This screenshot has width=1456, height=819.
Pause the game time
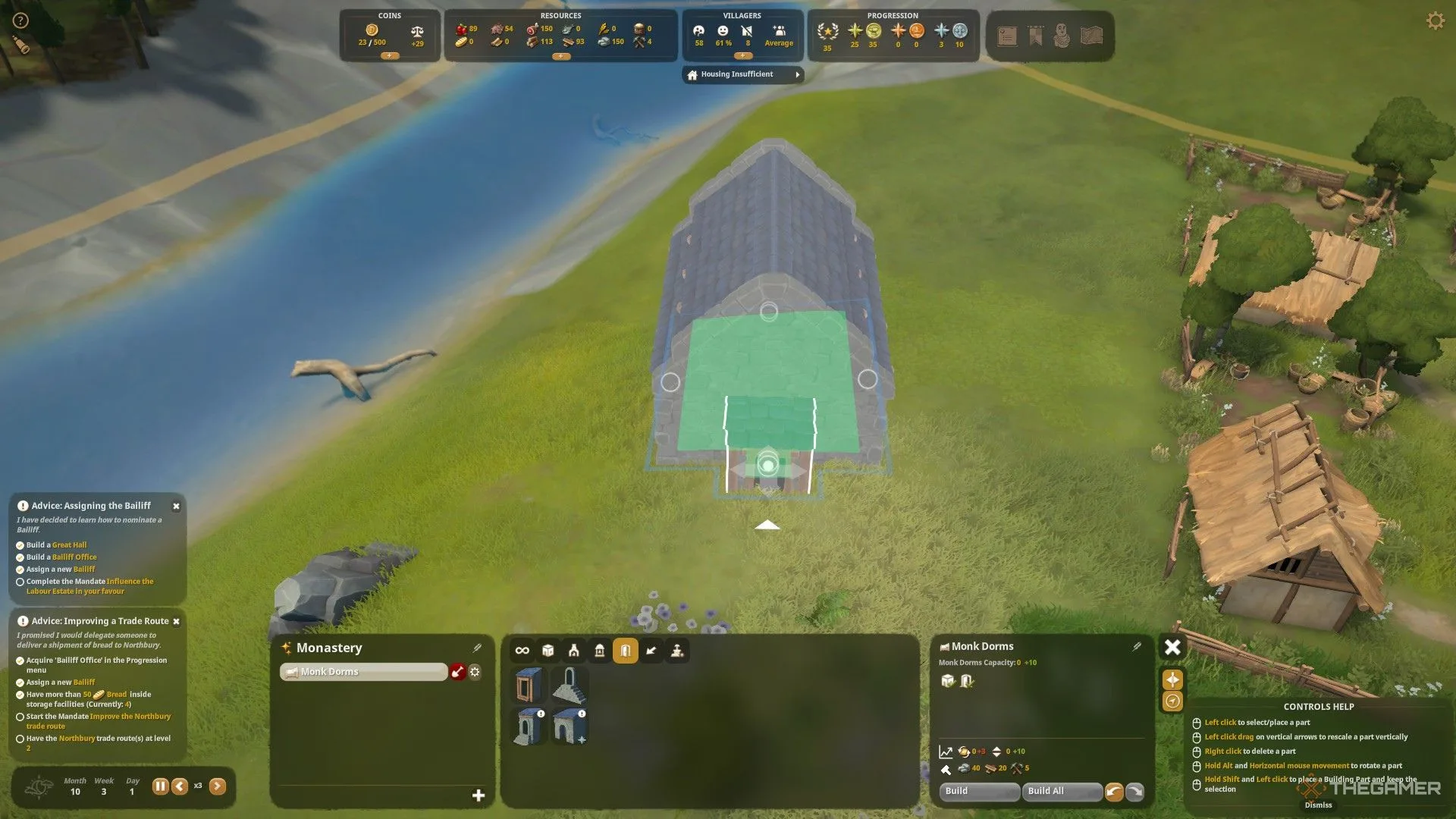click(160, 786)
